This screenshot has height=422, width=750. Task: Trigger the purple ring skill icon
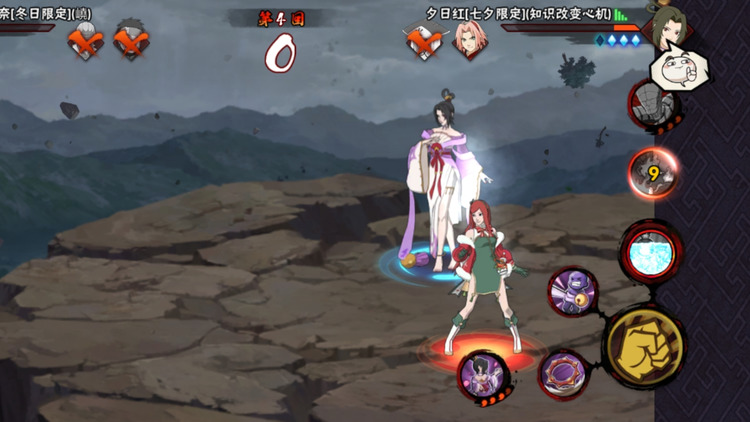pos(564,371)
